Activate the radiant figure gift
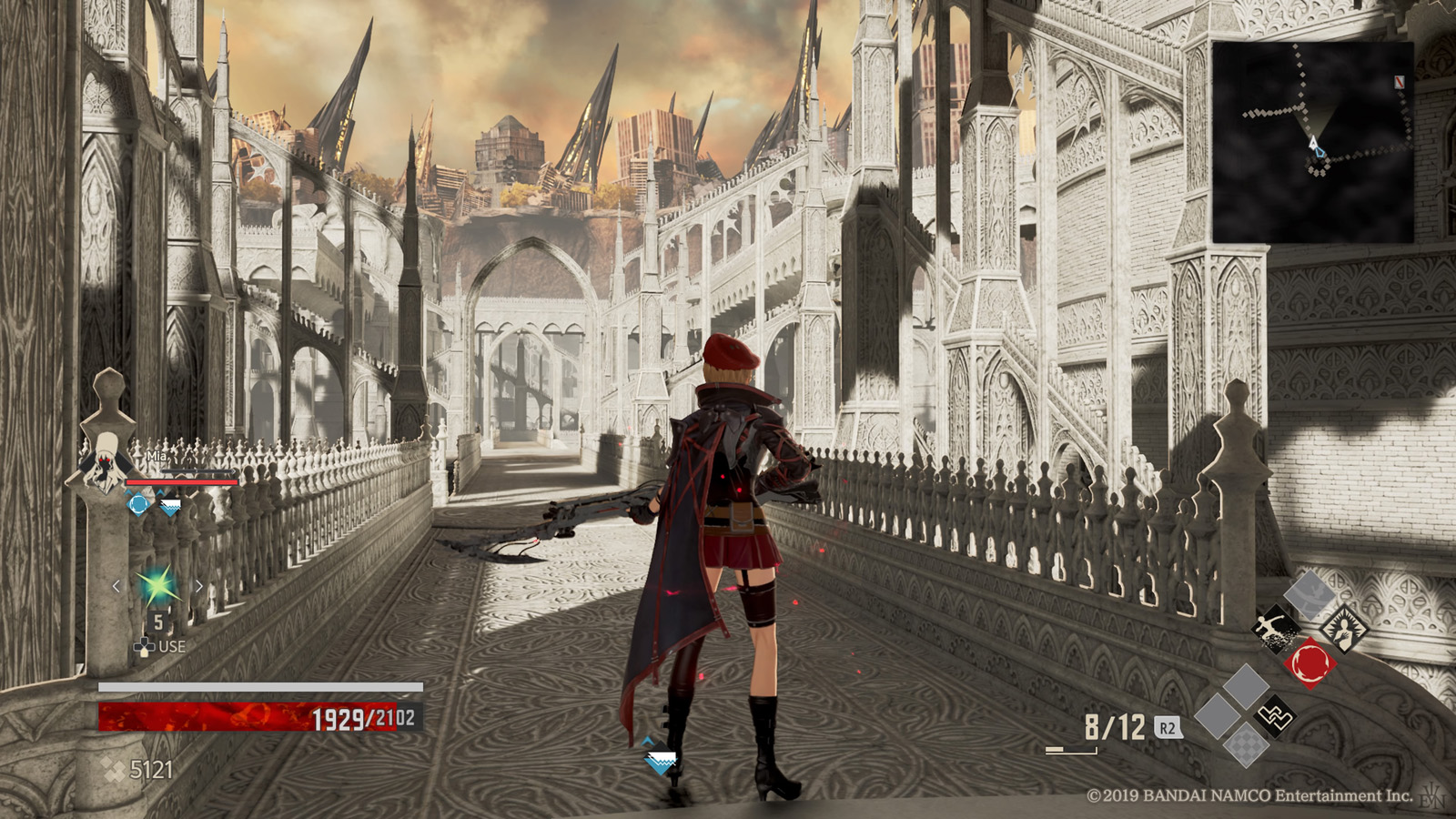The height and width of the screenshot is (819, 1456). click(x=1343, y=628)
